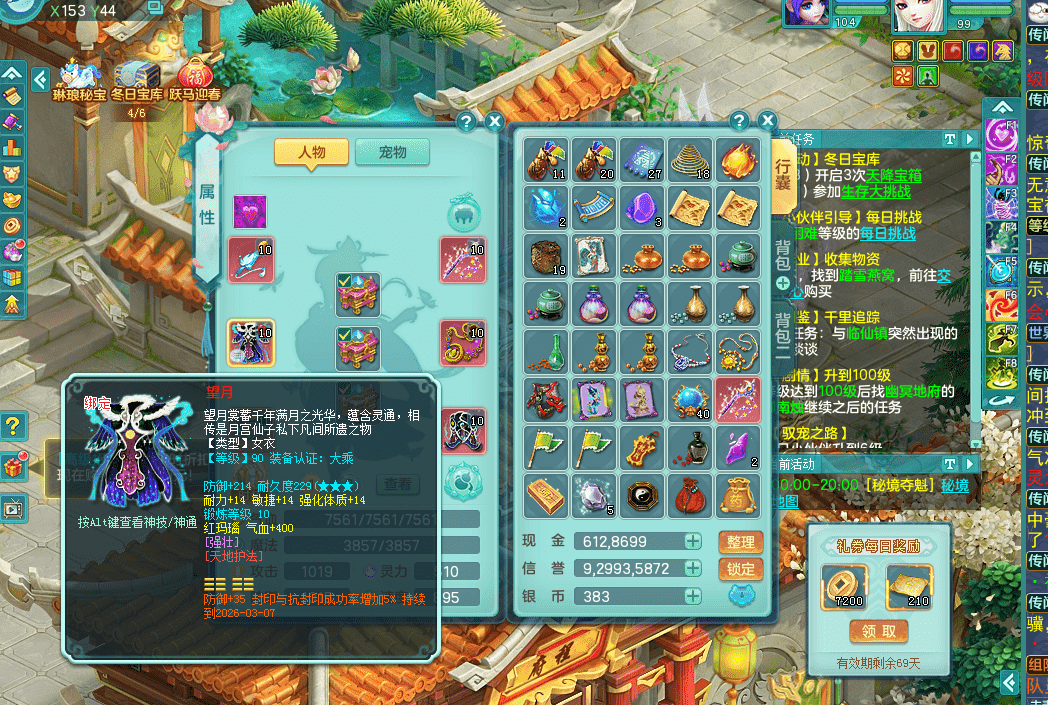Open the 琳琅秘宝 event icon
Viewport: 1048px width, 705px height.
tap(79, 80)
